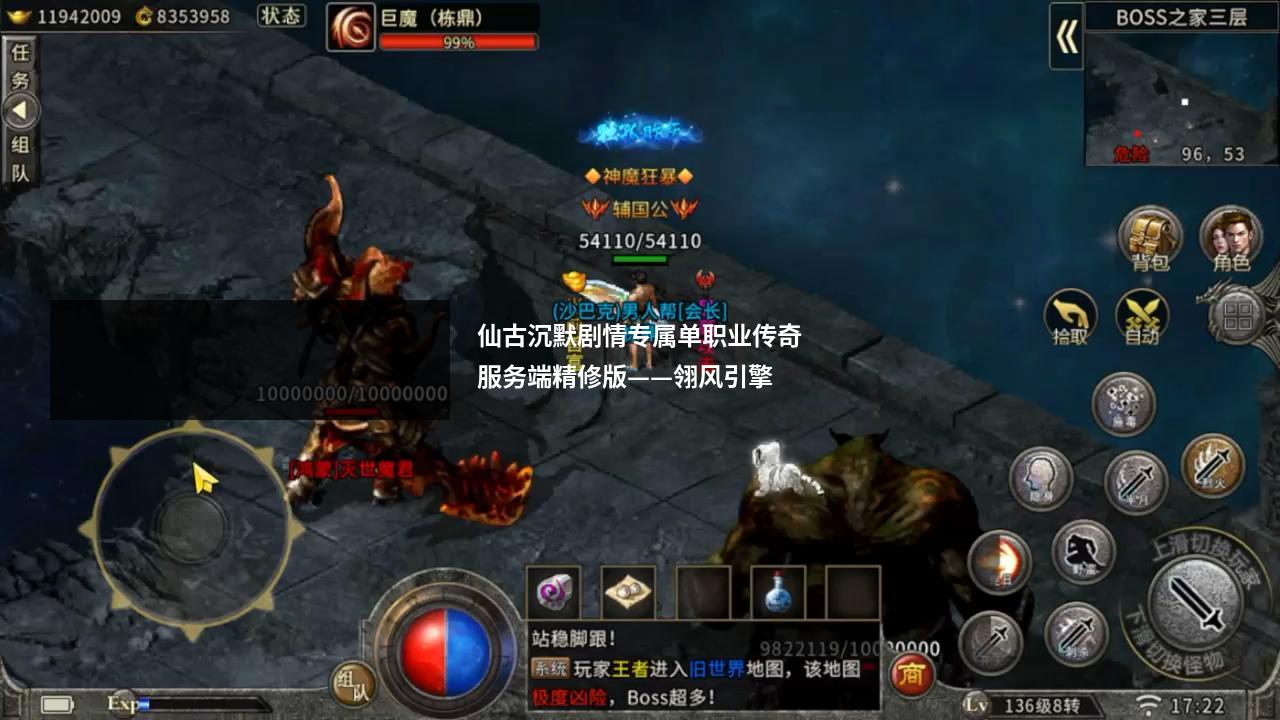Image resolution: width=1280 pixels, height=720 pixels.
Task: Open the 商 shop icon
Action: pyautogui.click(x=912, y=675)
